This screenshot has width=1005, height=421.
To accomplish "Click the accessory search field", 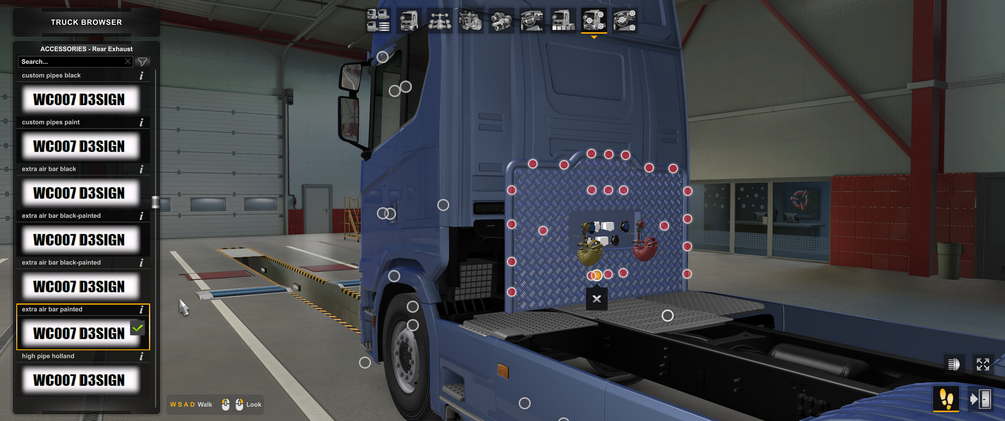I will coord(72,62).
